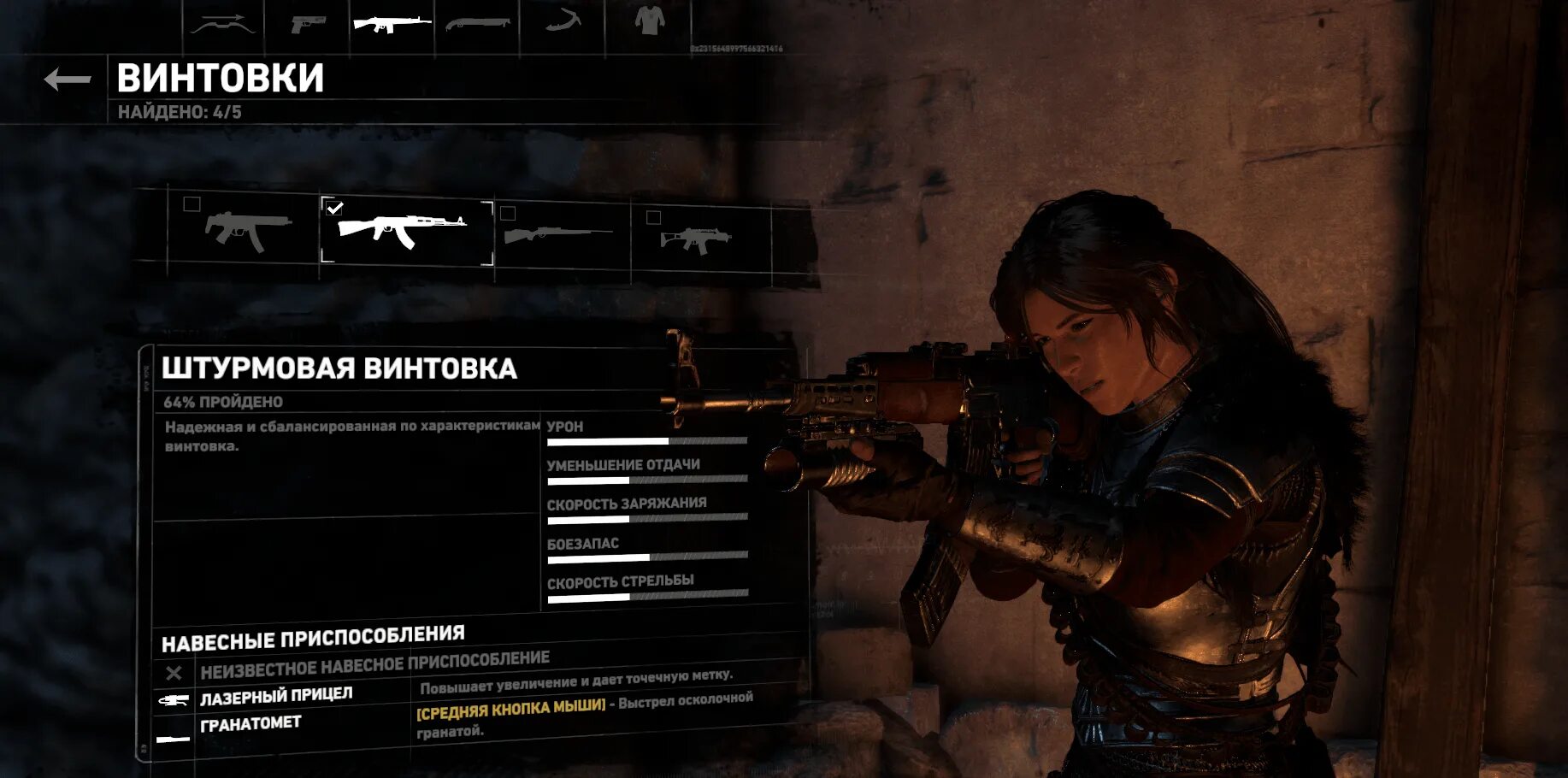The image size is (1568, 778).
Task: Switch to the shotguns category tab
Action: click(477, 24)
